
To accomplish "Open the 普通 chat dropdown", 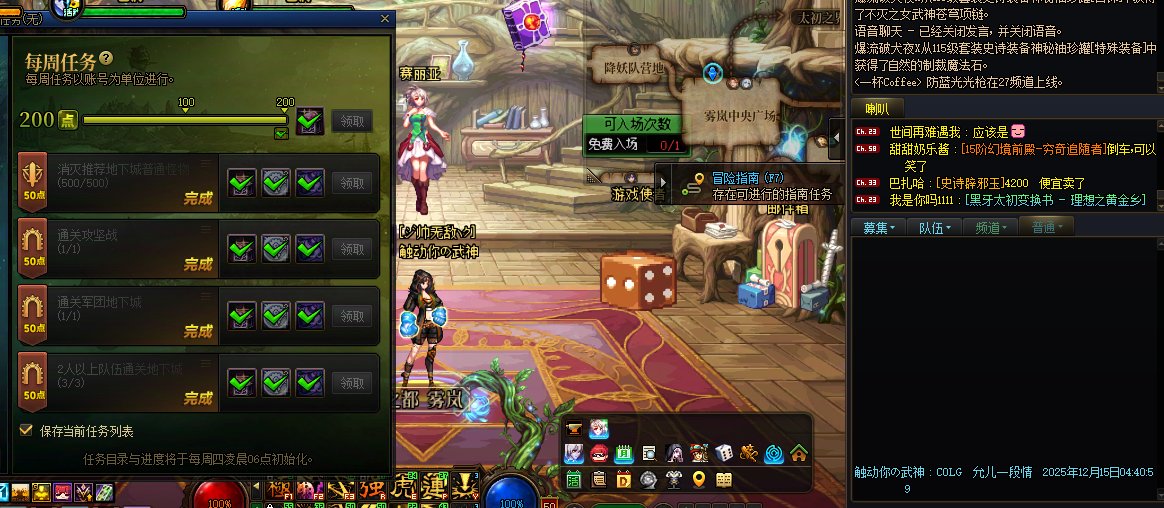I will [1047, 228].
